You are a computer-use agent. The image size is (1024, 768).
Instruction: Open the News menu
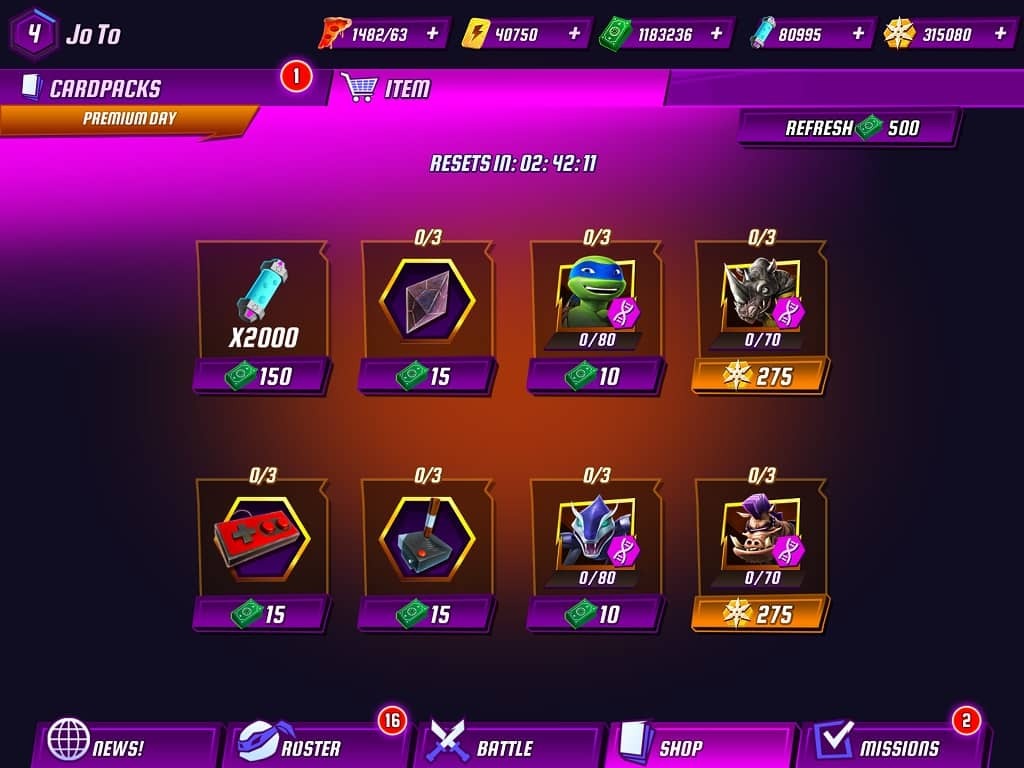(x=120, y=747)
